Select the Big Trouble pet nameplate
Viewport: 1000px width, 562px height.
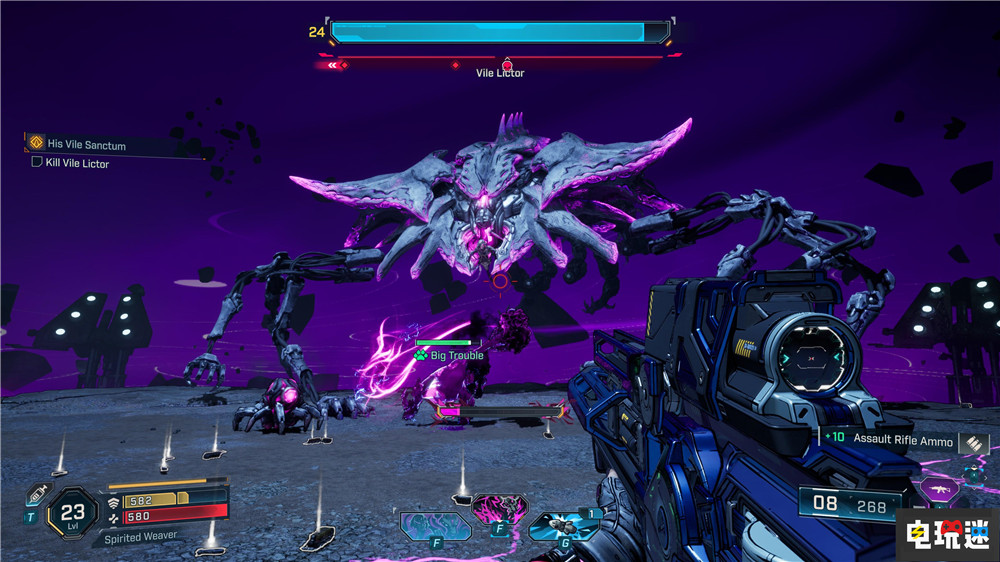[456, 355]
